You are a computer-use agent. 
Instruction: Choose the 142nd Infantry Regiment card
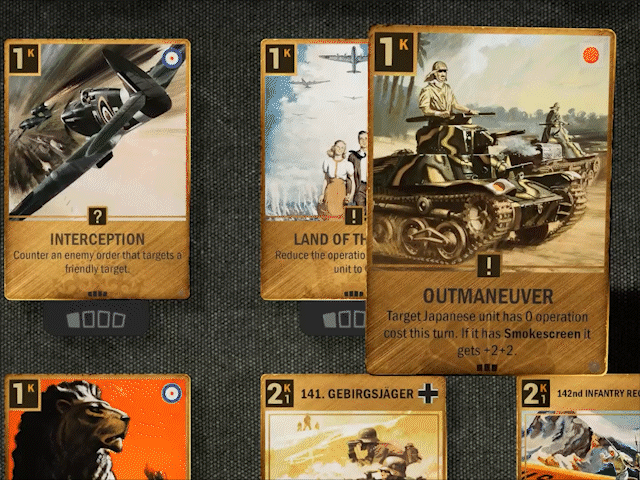coord(580,430)
